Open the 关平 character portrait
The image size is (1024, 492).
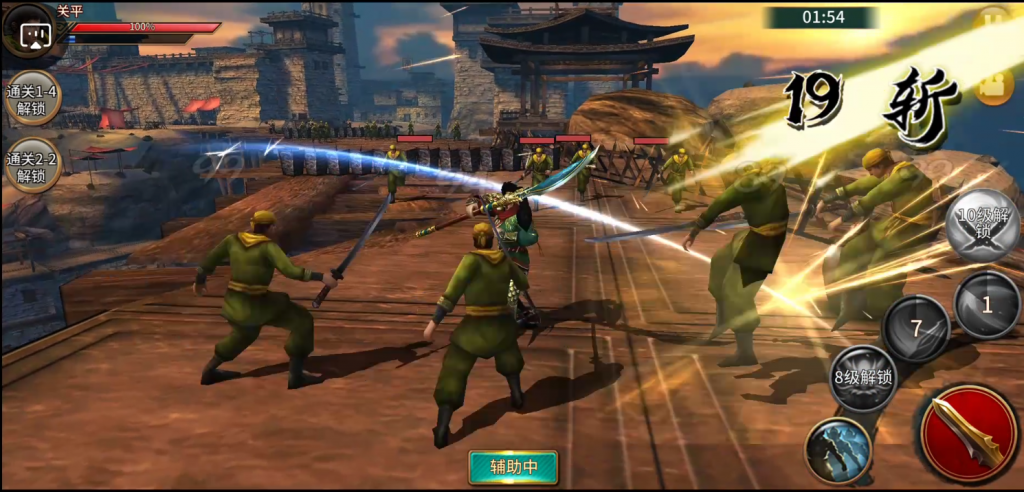tap(34, 32)
